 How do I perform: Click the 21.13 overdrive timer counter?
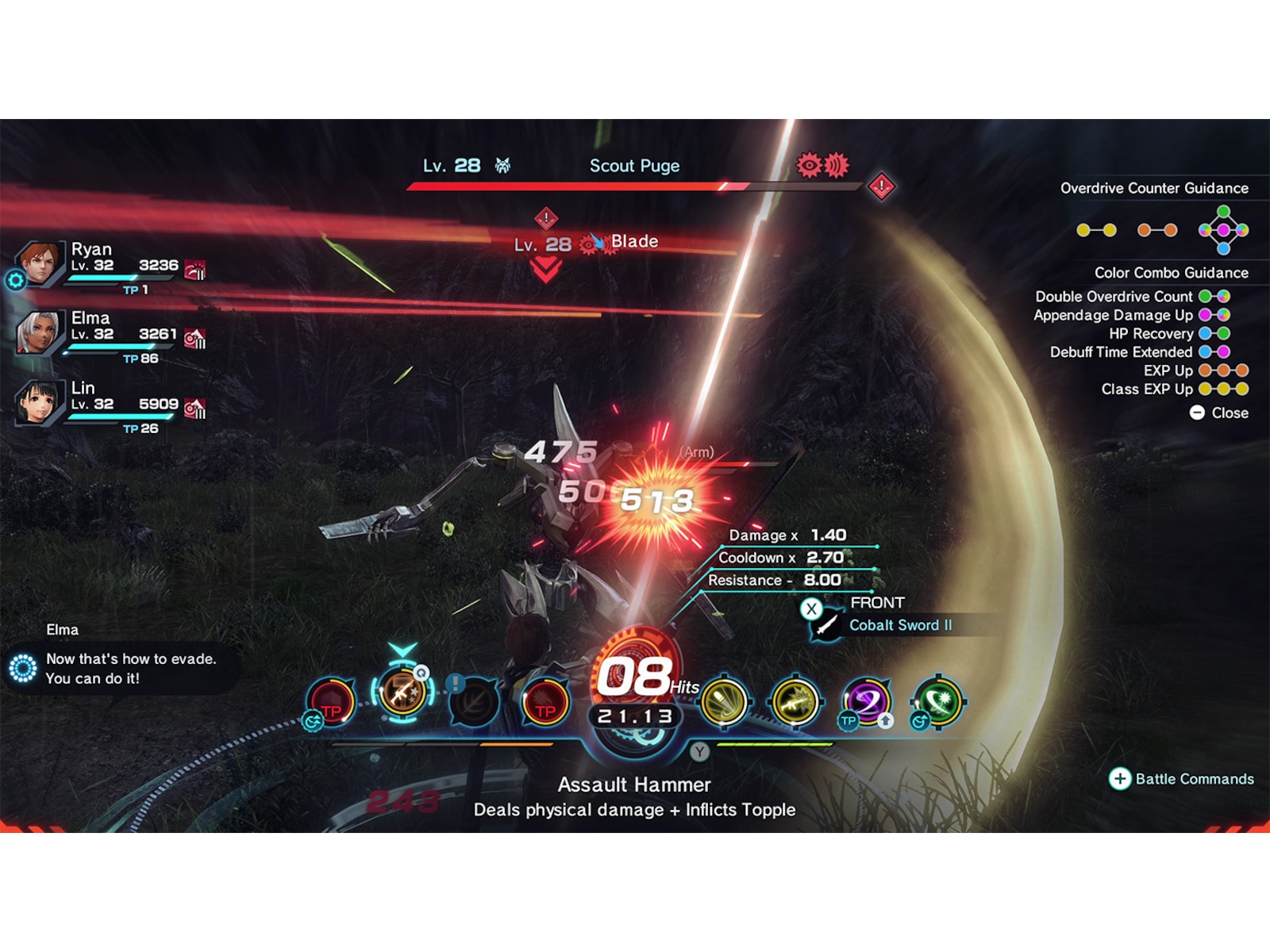(x=636, y=715)
